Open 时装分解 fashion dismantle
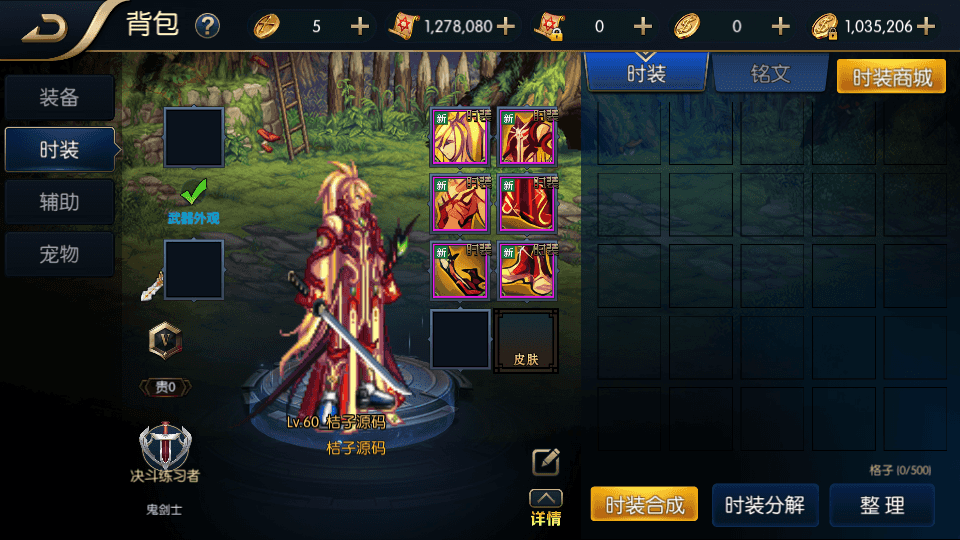 click(765, 505)
